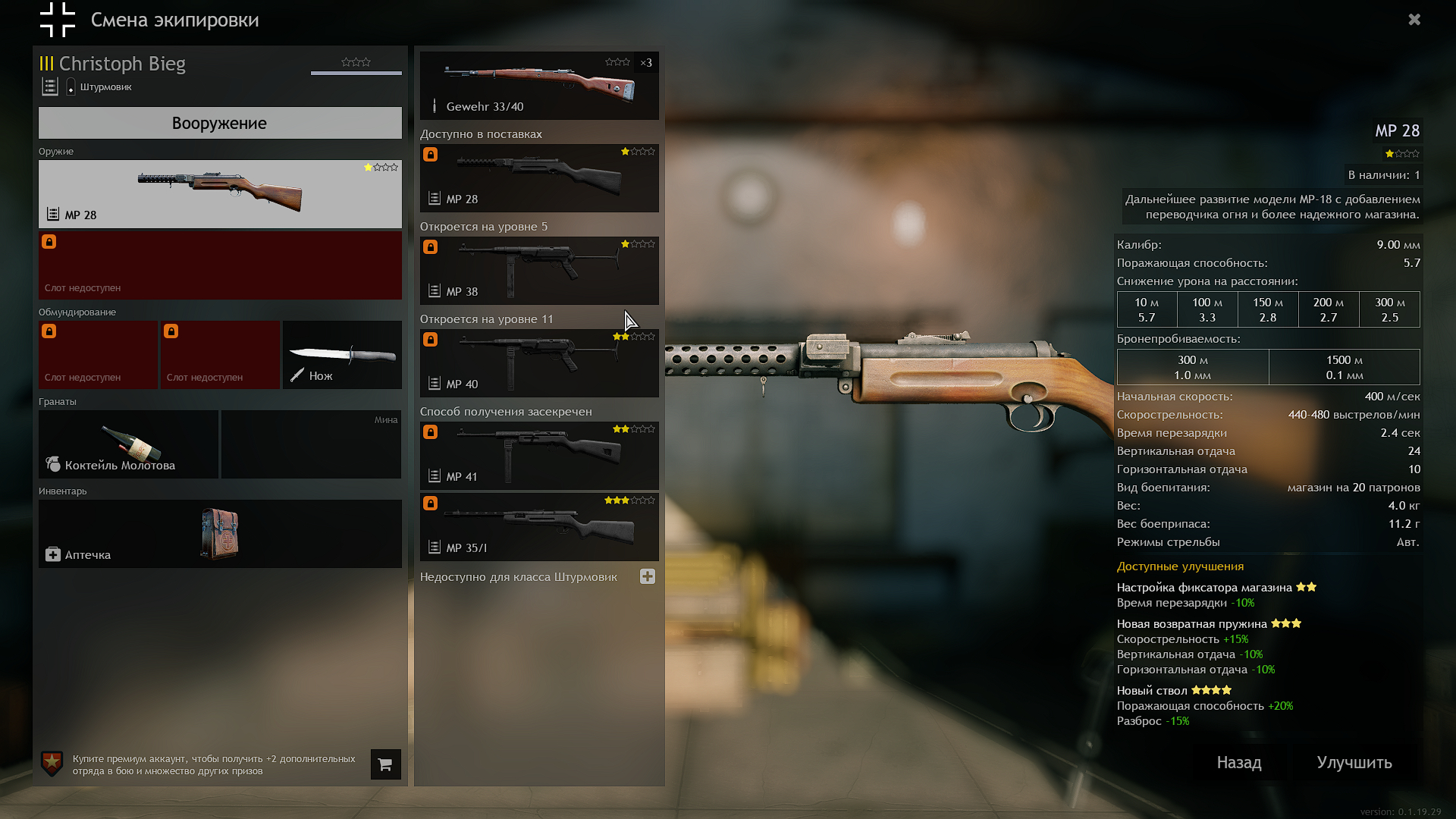Select the Нож knife slot
Viewport: 1456px width, 819px height.
click(x=342, y=355)
